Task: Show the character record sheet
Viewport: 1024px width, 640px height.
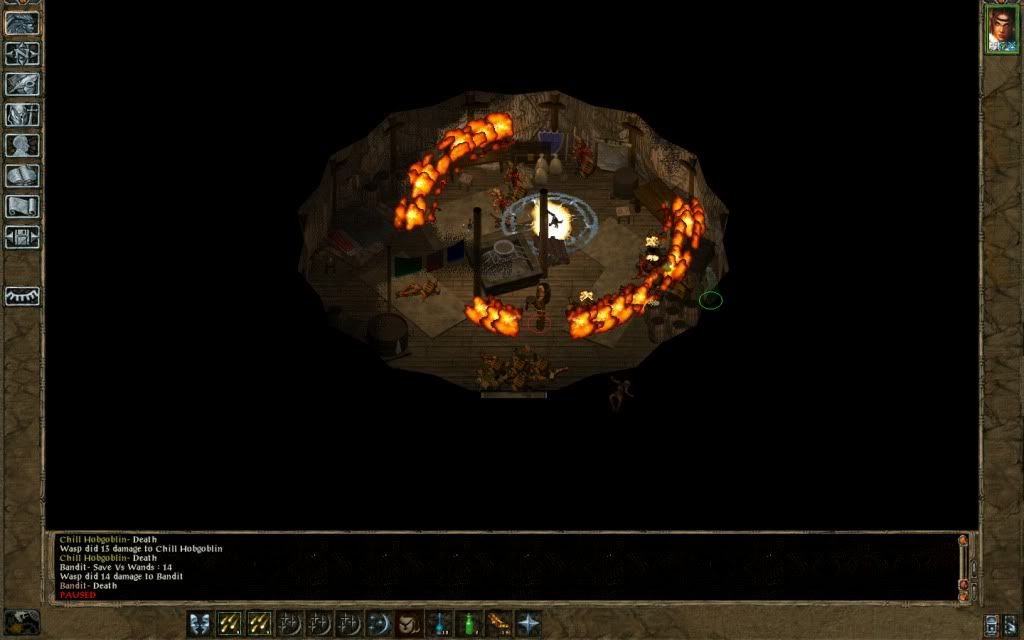Action: point(22,145)
